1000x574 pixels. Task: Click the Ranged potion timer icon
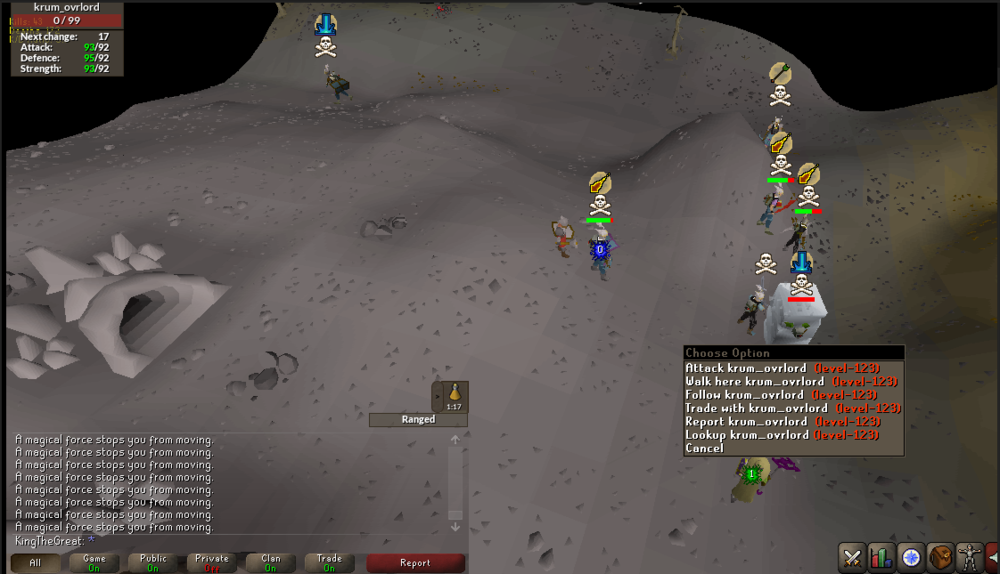[454, 396]
